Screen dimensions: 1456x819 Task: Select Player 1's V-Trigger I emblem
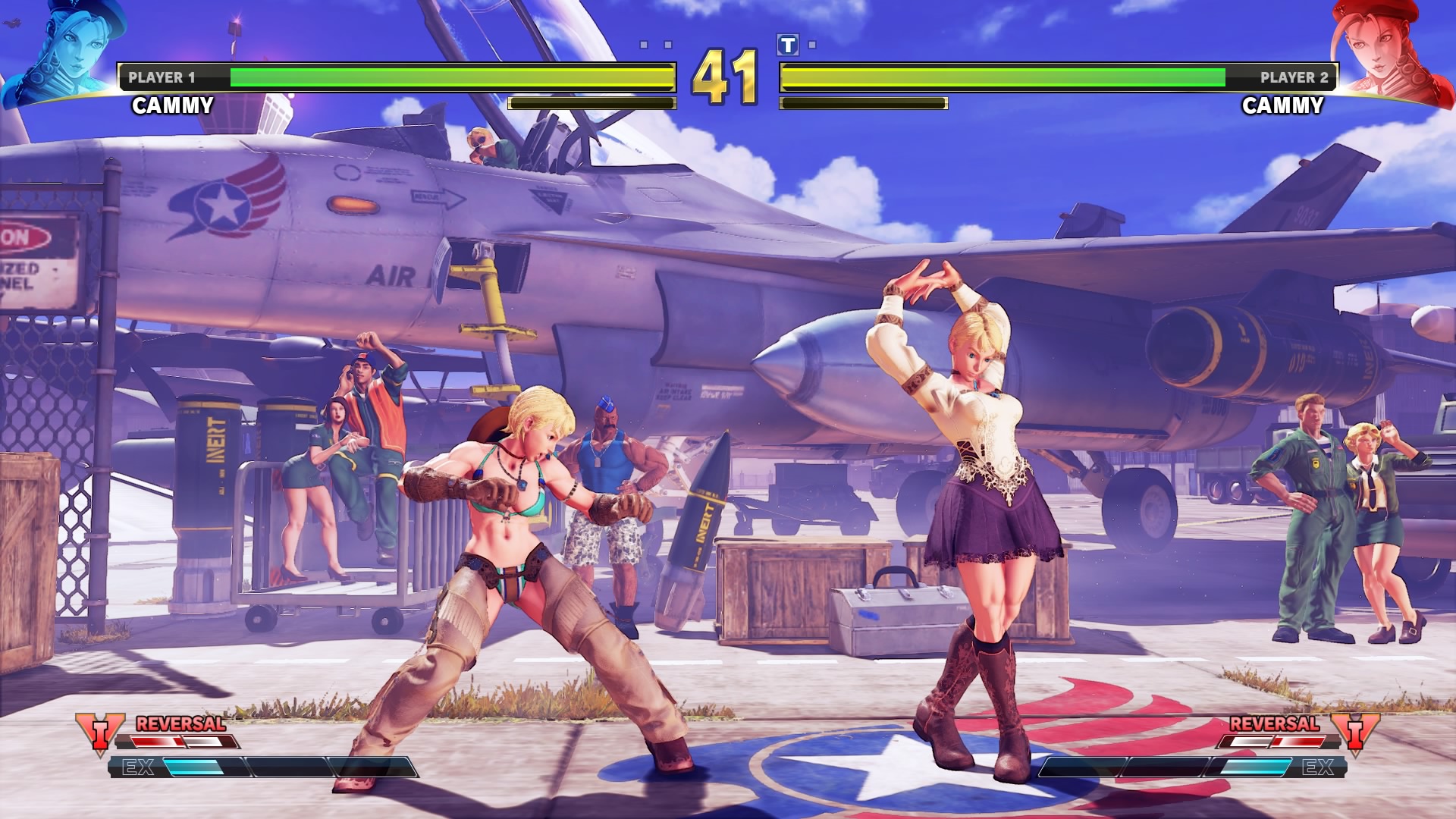99,733
